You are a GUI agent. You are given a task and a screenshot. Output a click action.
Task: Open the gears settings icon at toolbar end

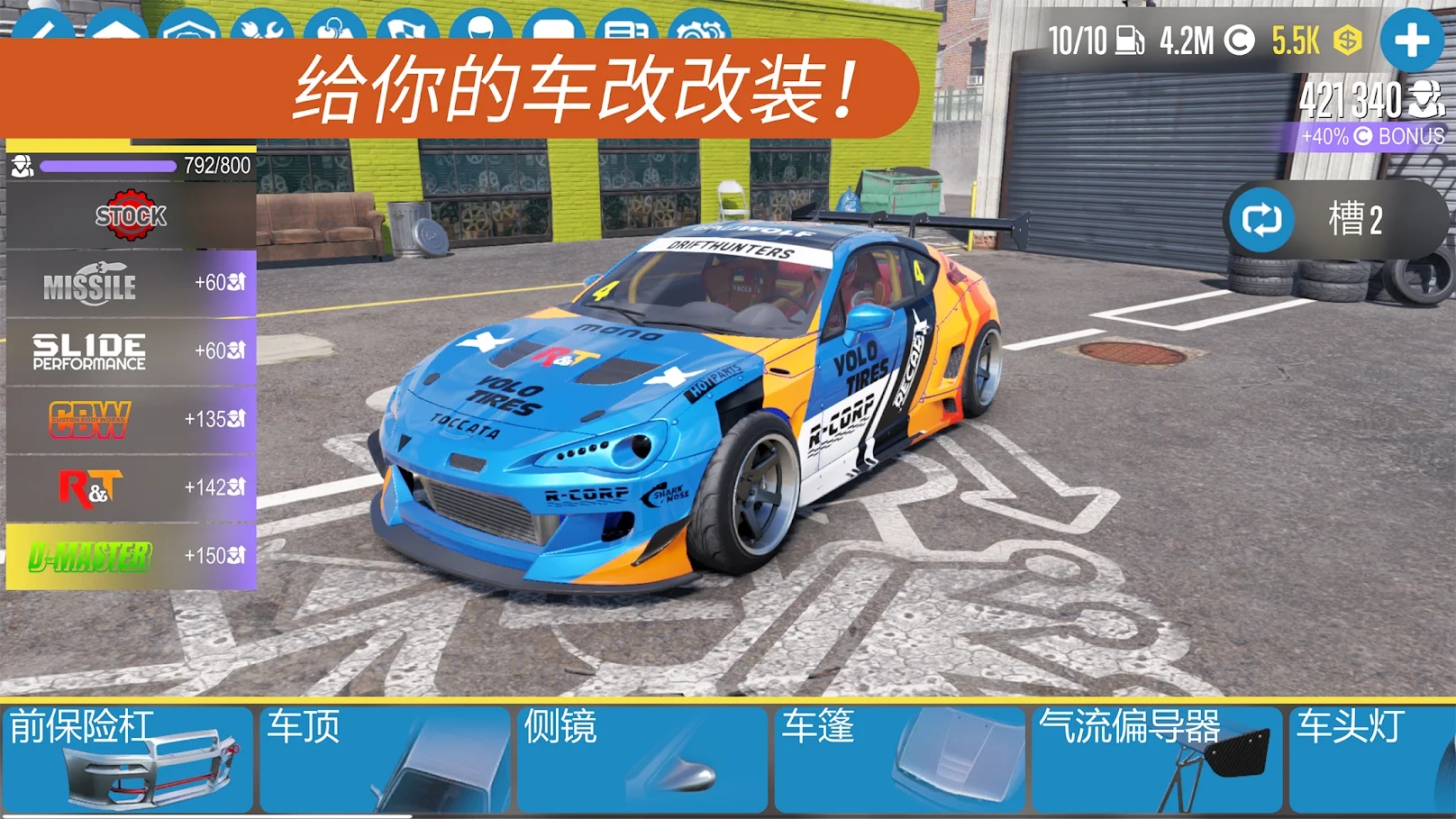click(698, 23)
